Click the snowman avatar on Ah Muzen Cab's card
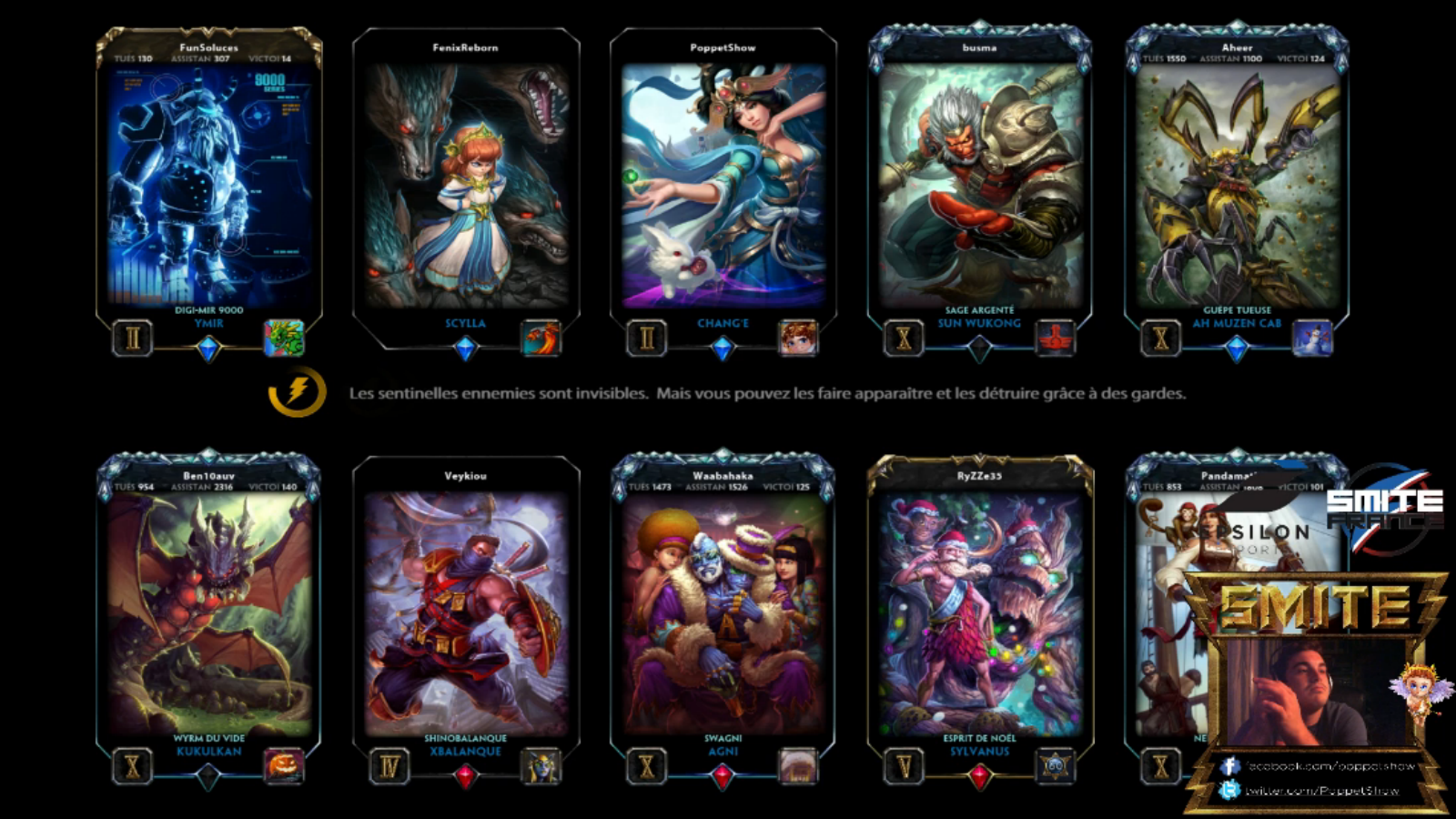 click(1312, 339)
